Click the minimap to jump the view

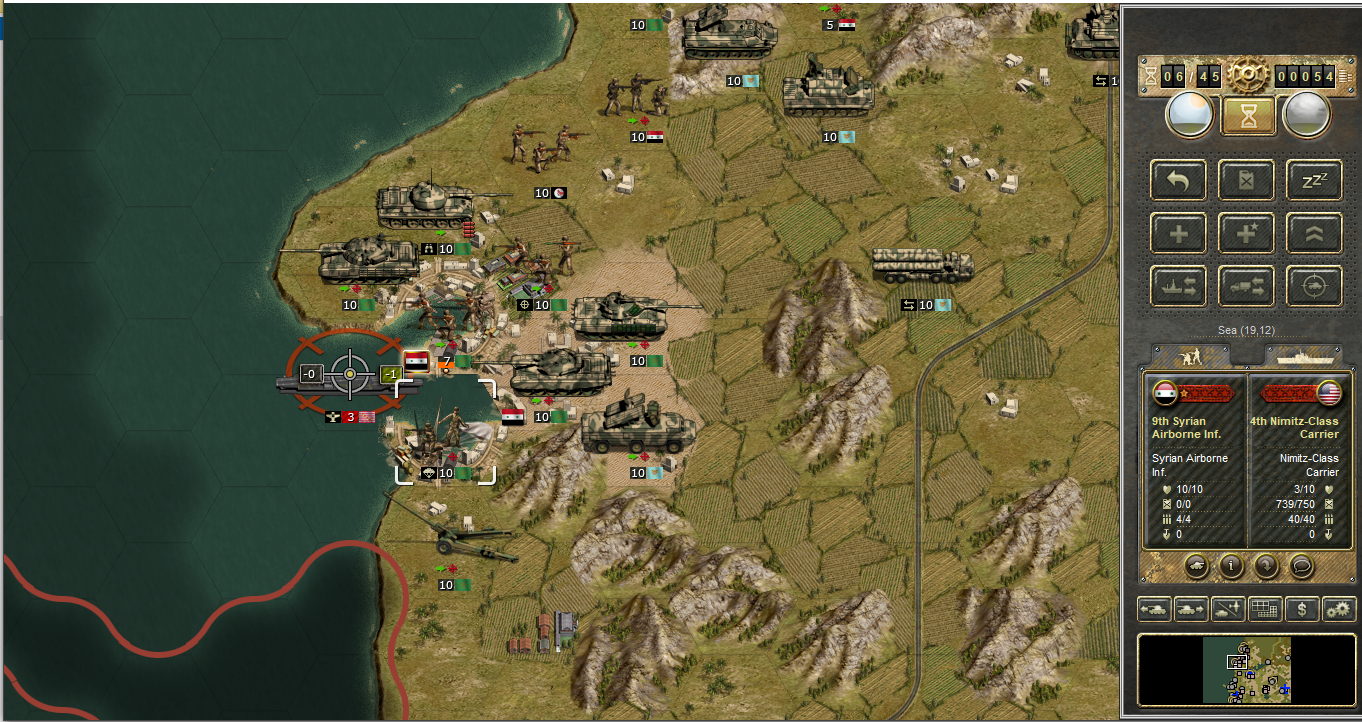click(x=1246, y=670)
